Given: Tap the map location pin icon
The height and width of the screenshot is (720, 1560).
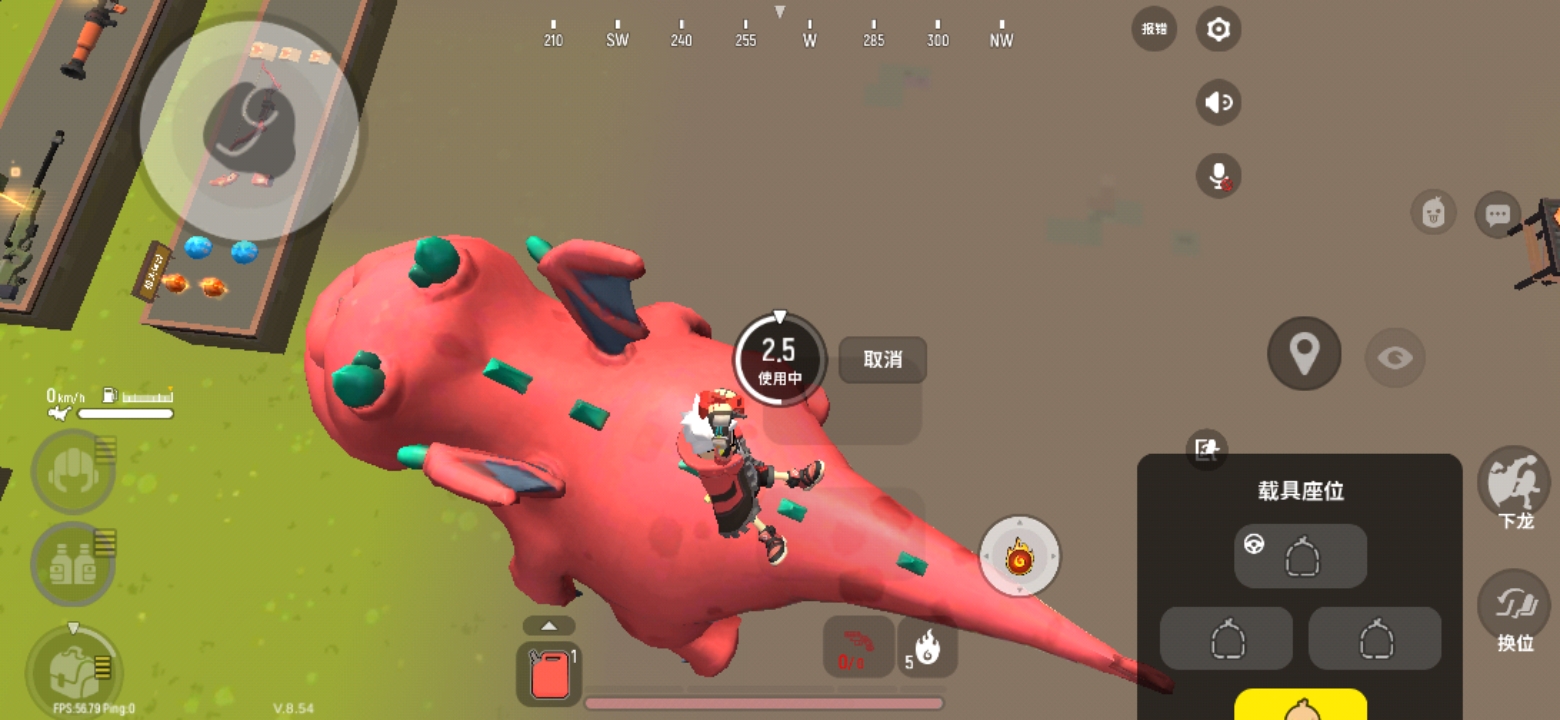Looking at the screenshot, I should (1303, 355).
